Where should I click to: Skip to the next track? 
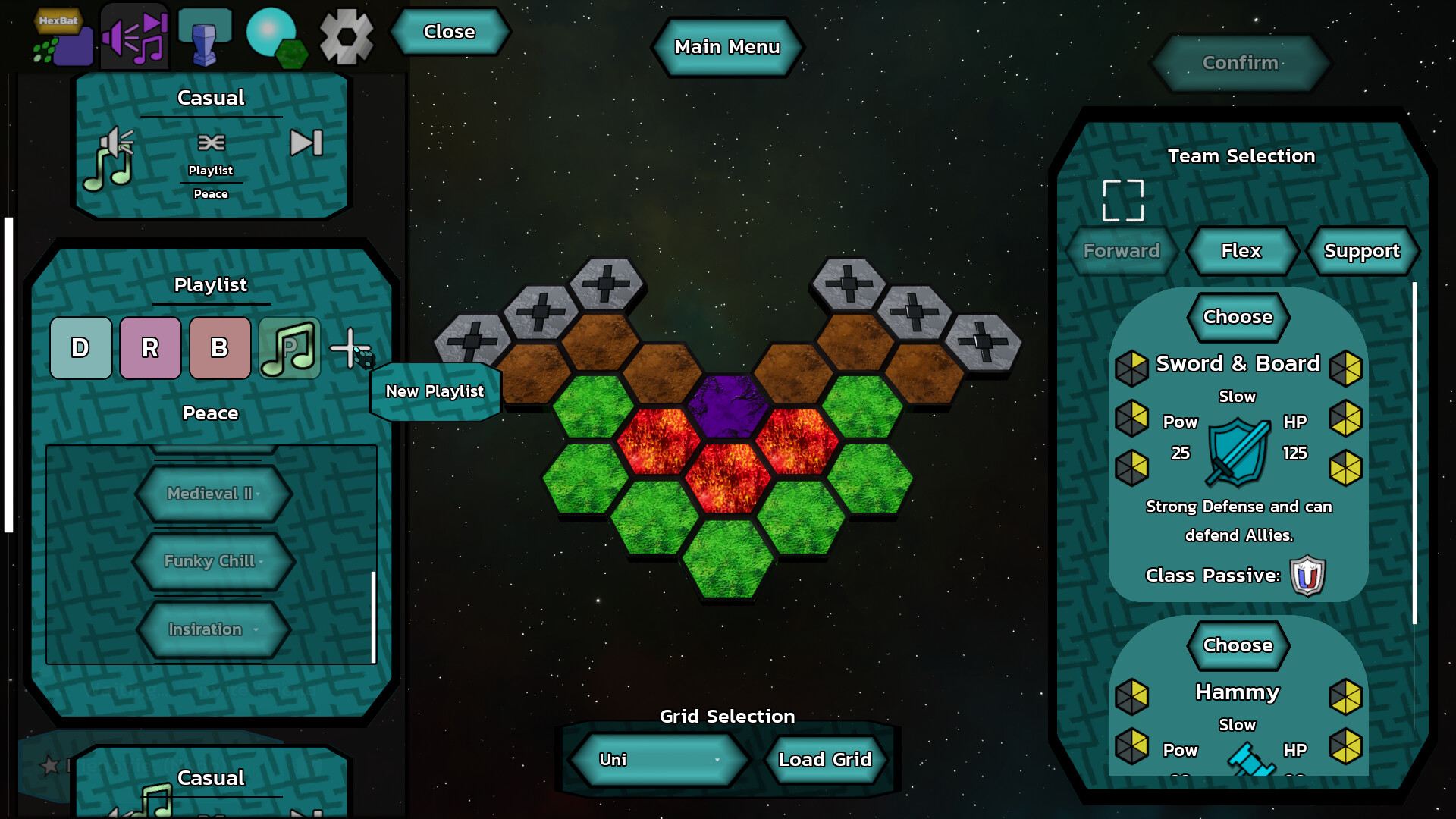pyautogui.click(x=306, y=143)
